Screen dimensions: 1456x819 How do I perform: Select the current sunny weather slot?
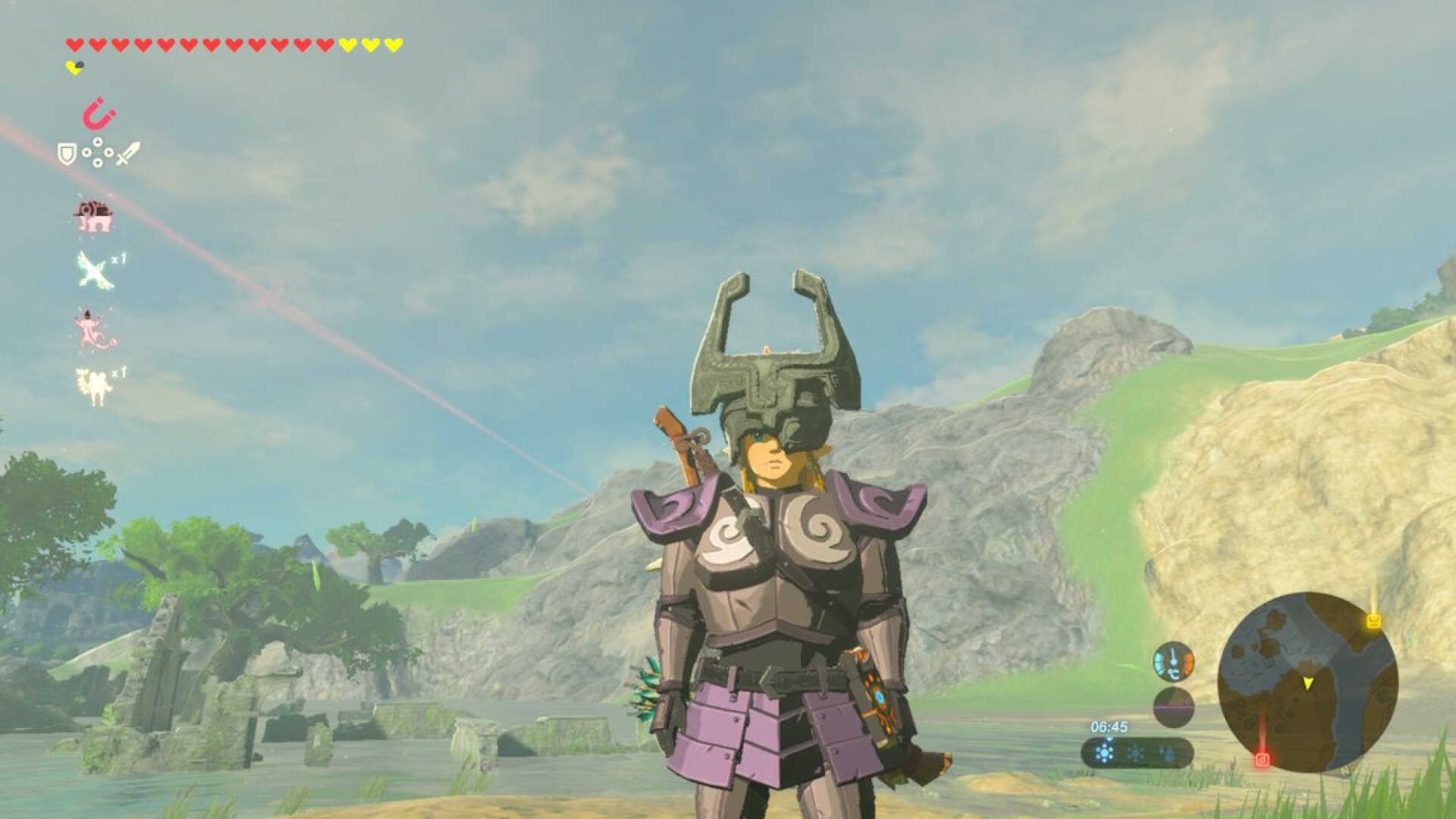coord(1105,752)
